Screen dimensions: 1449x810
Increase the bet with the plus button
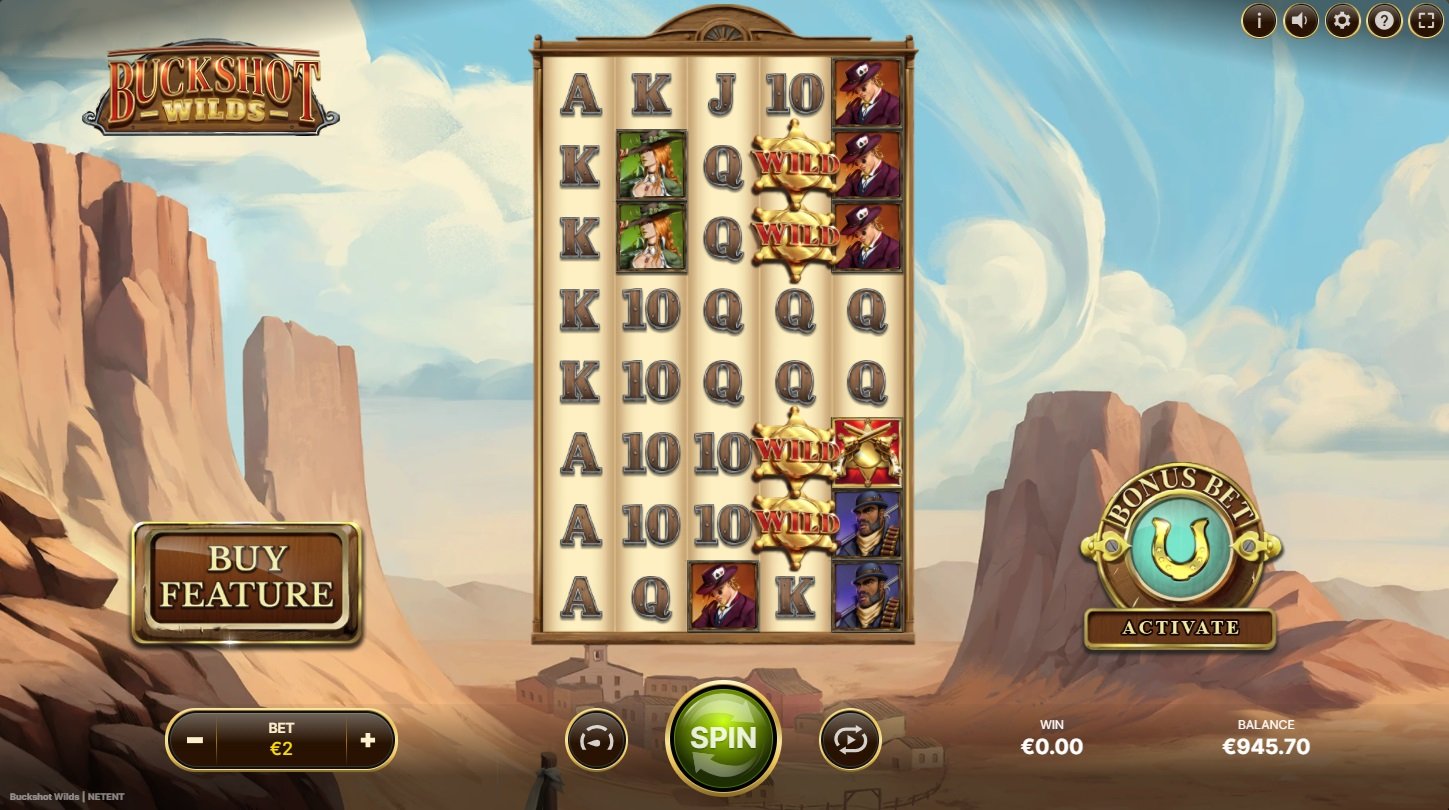(367, 740)
